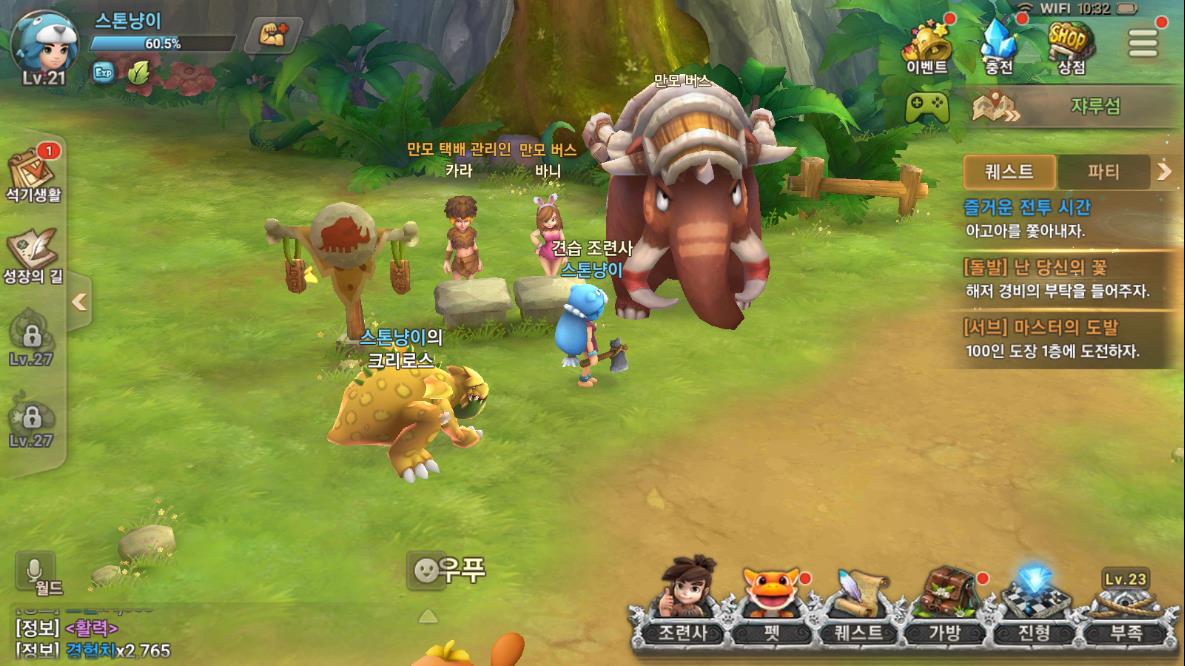Screen dimensions: 1185x666
Task: Switch to the 퀘스트 tab
Action: click(1009, 171)
